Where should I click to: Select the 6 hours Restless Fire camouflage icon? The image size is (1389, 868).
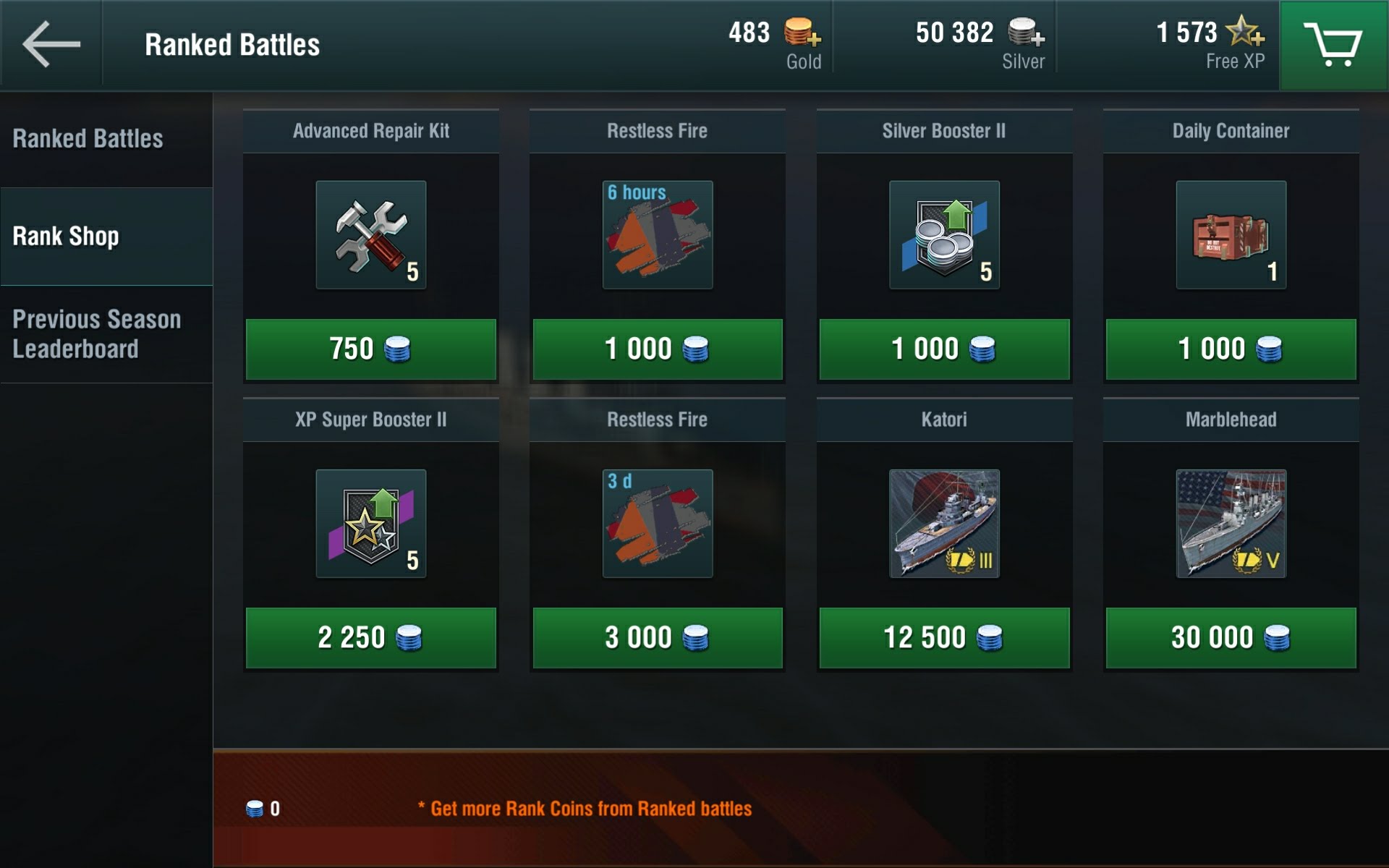657,235
